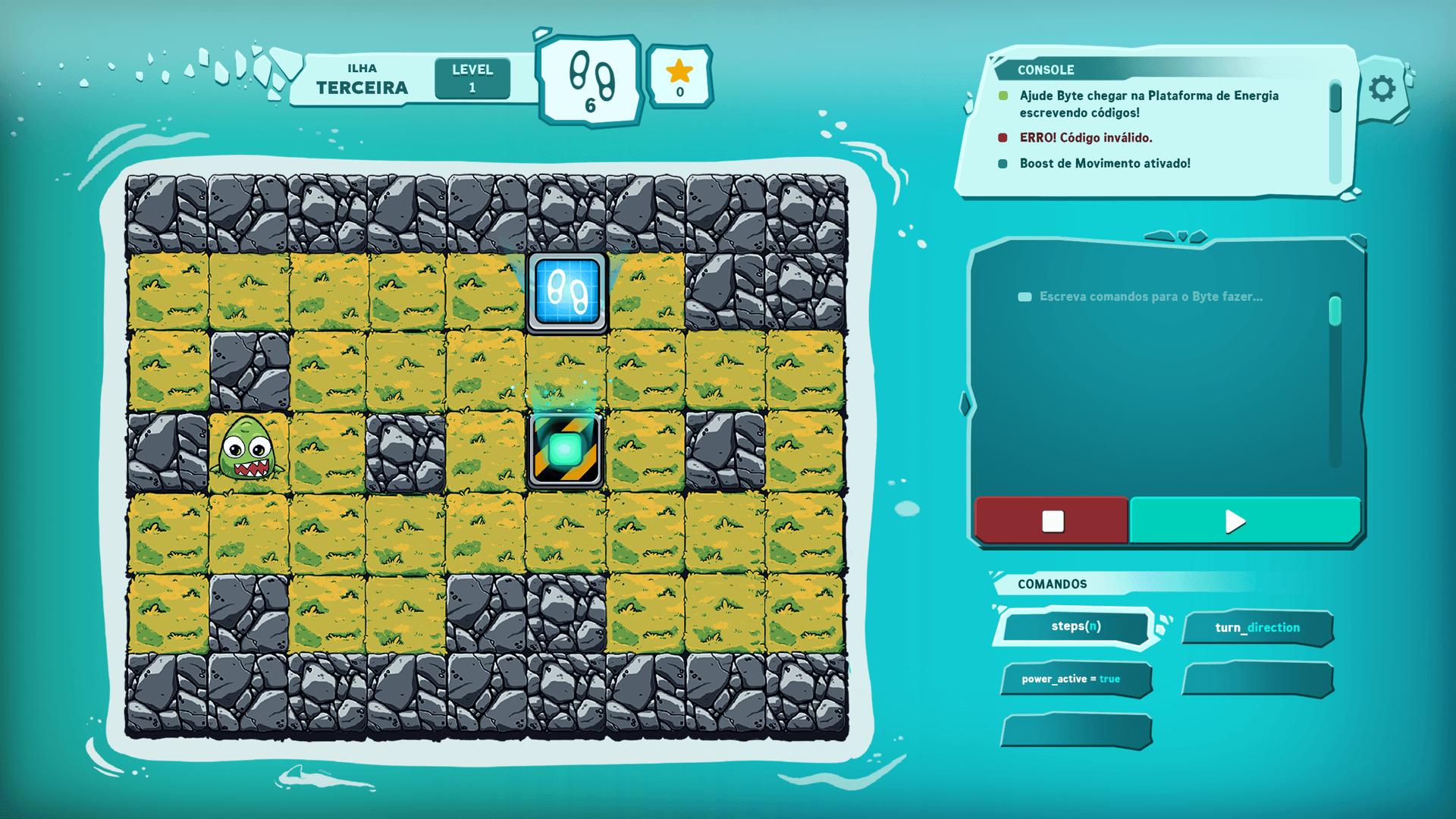The image size is (1456, 819).
Task: Click the green status dot in the console
Action: click(x=1003, y=96)
